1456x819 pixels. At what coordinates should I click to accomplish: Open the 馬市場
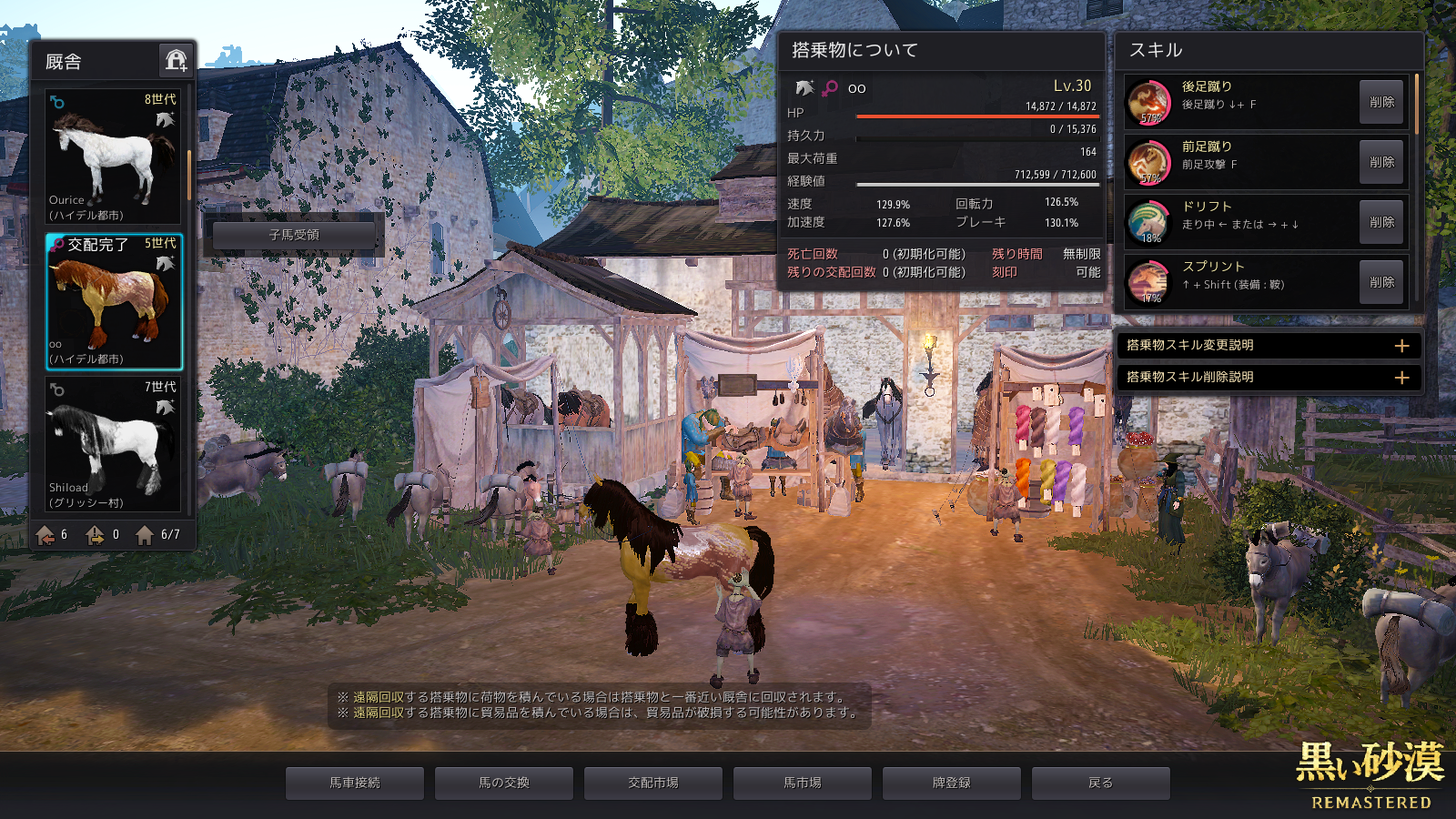coord(803,783)
